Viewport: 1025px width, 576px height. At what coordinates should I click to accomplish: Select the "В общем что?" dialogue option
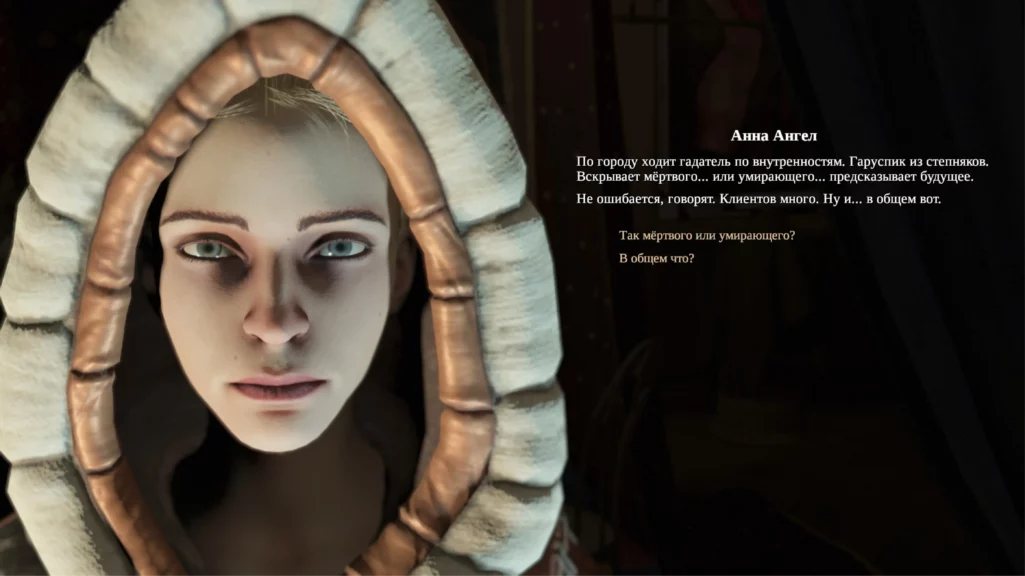657,259
